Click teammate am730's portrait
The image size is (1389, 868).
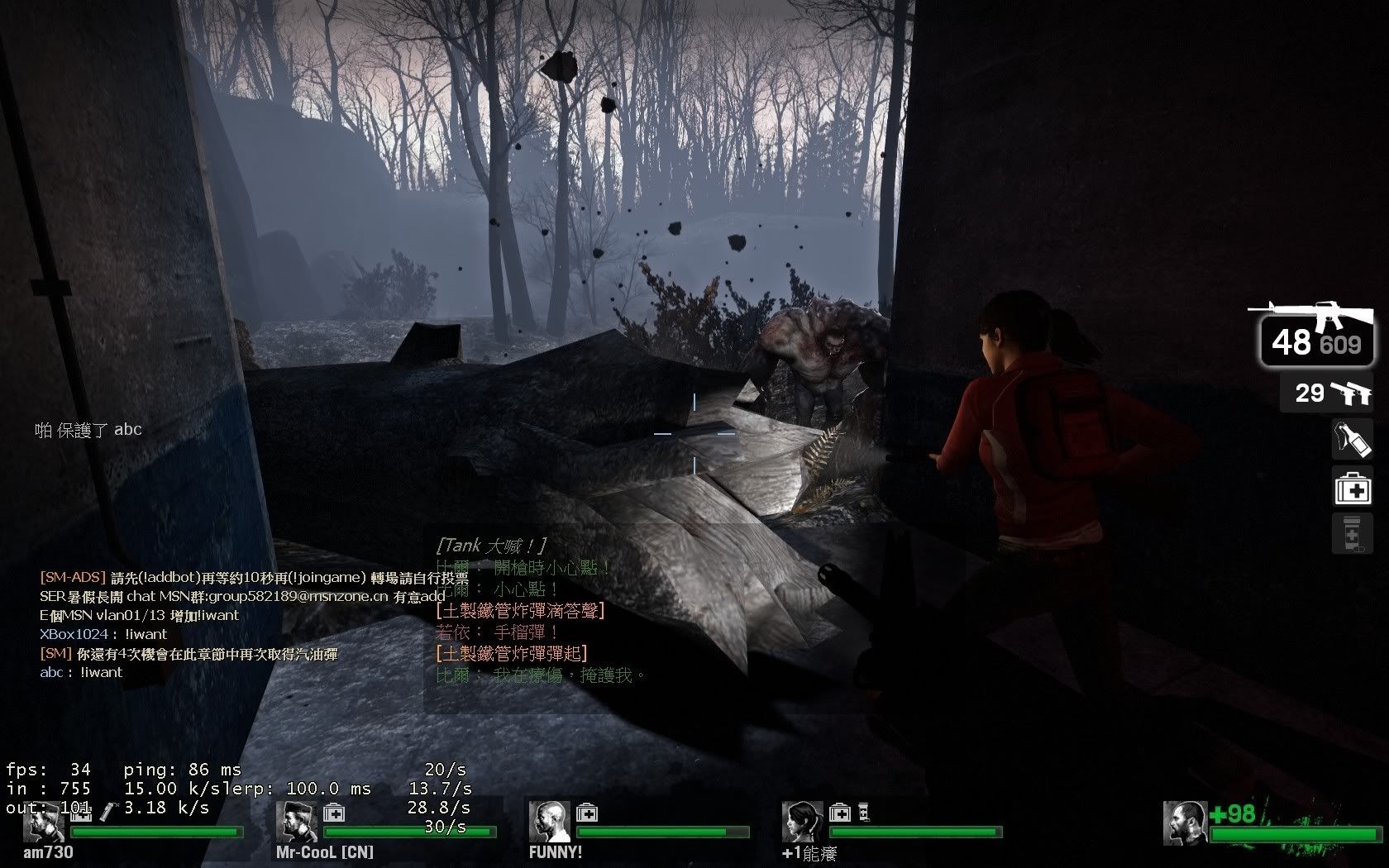[44, 822]
